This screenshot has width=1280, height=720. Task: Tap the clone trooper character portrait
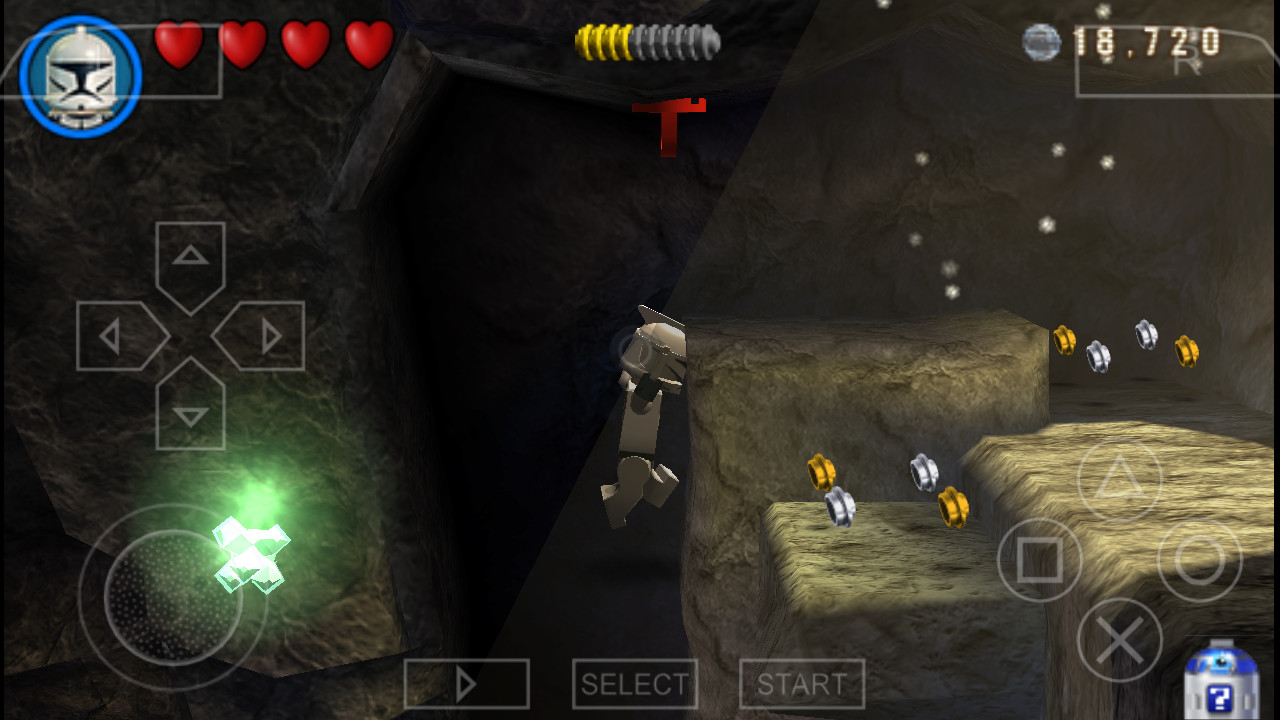(80, 76)
